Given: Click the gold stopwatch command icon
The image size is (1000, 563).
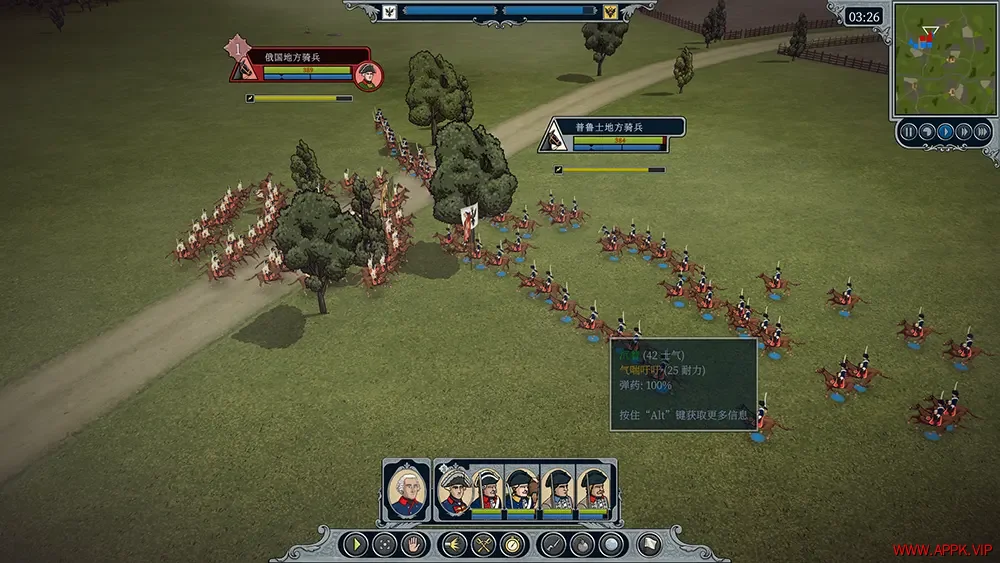Looking at the screenshot, I should coord(513,545).
